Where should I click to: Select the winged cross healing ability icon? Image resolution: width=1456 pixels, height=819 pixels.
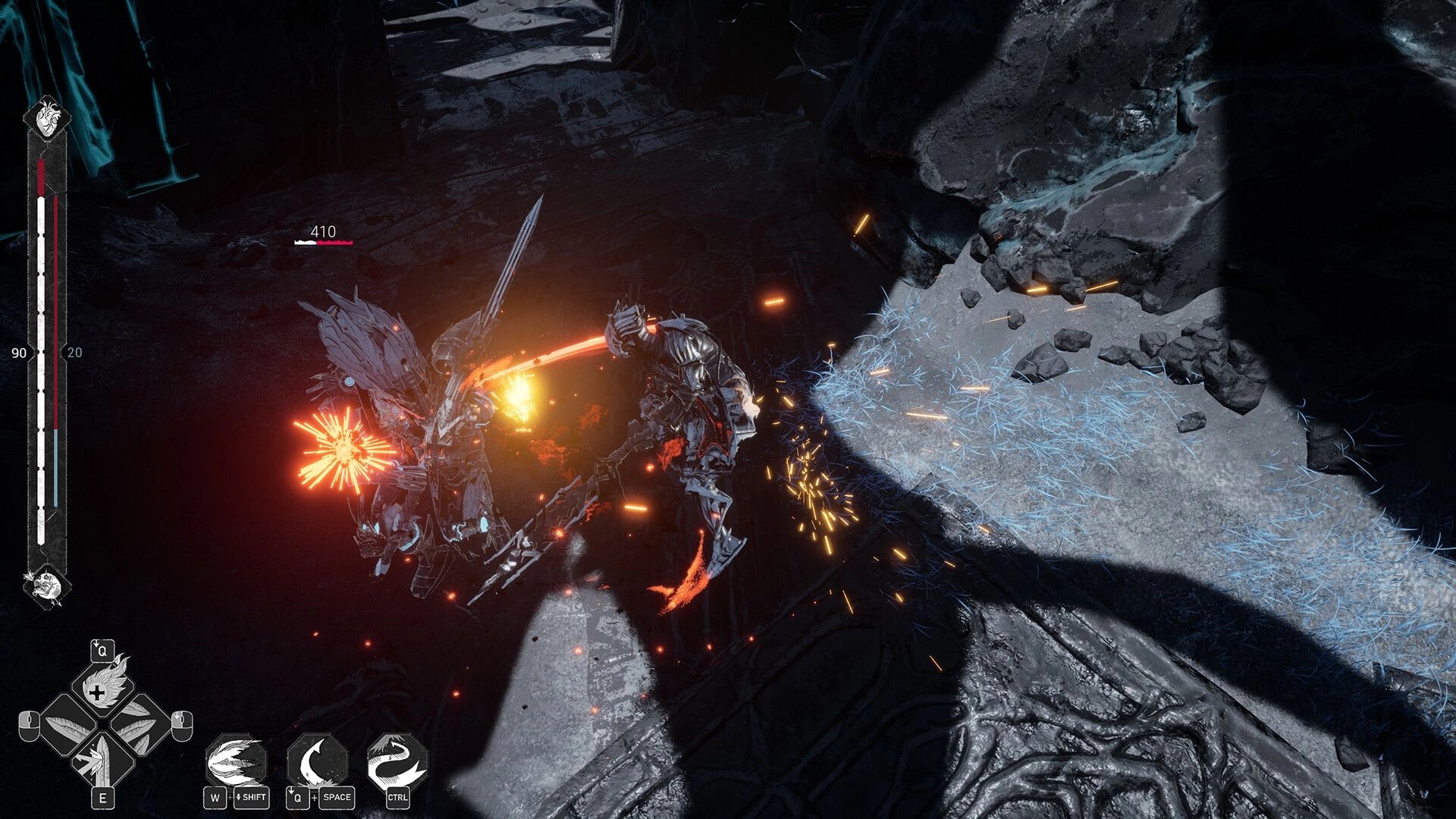coord(102,691)
